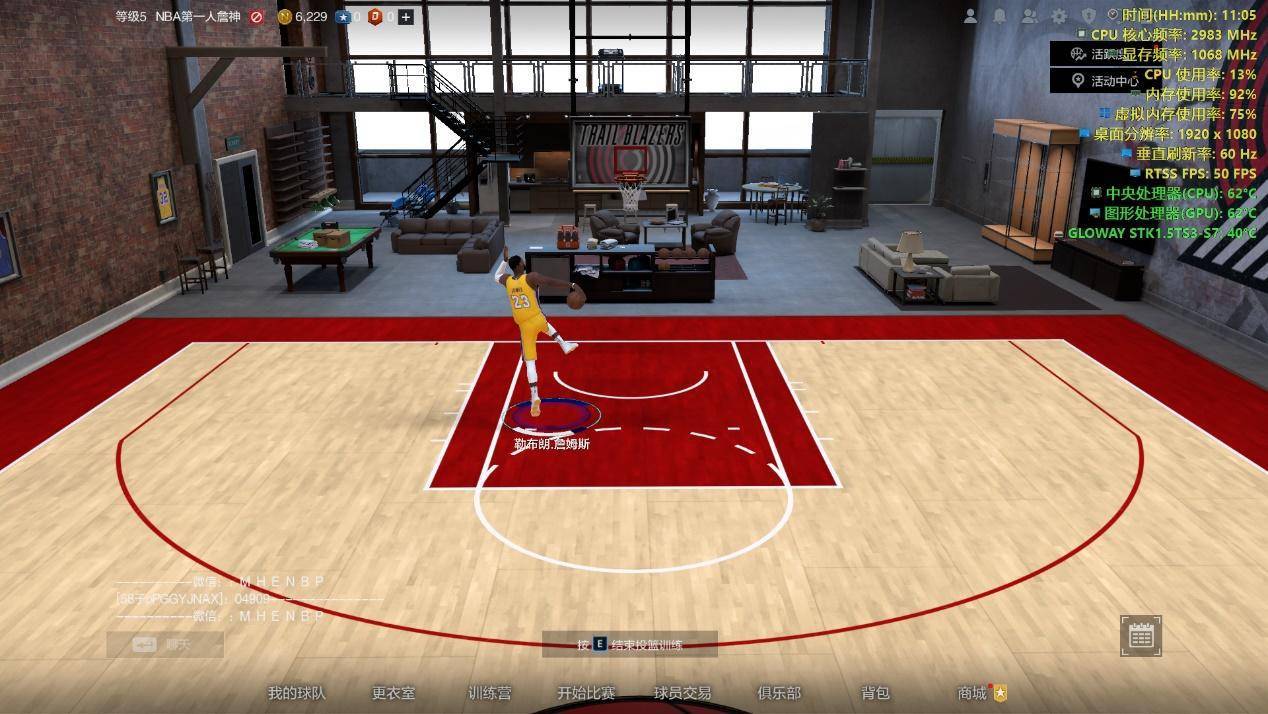Open settings with the gear icon
1268x714 pixels.
coord(1059,16)
